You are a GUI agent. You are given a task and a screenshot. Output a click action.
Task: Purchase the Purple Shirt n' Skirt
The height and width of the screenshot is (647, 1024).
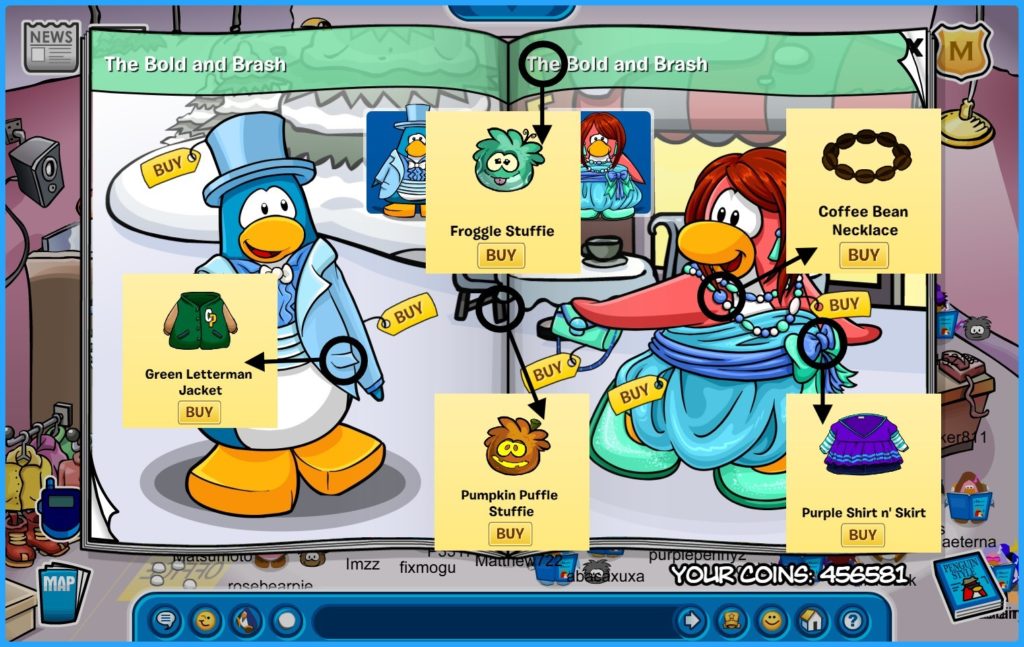[862, 535]
